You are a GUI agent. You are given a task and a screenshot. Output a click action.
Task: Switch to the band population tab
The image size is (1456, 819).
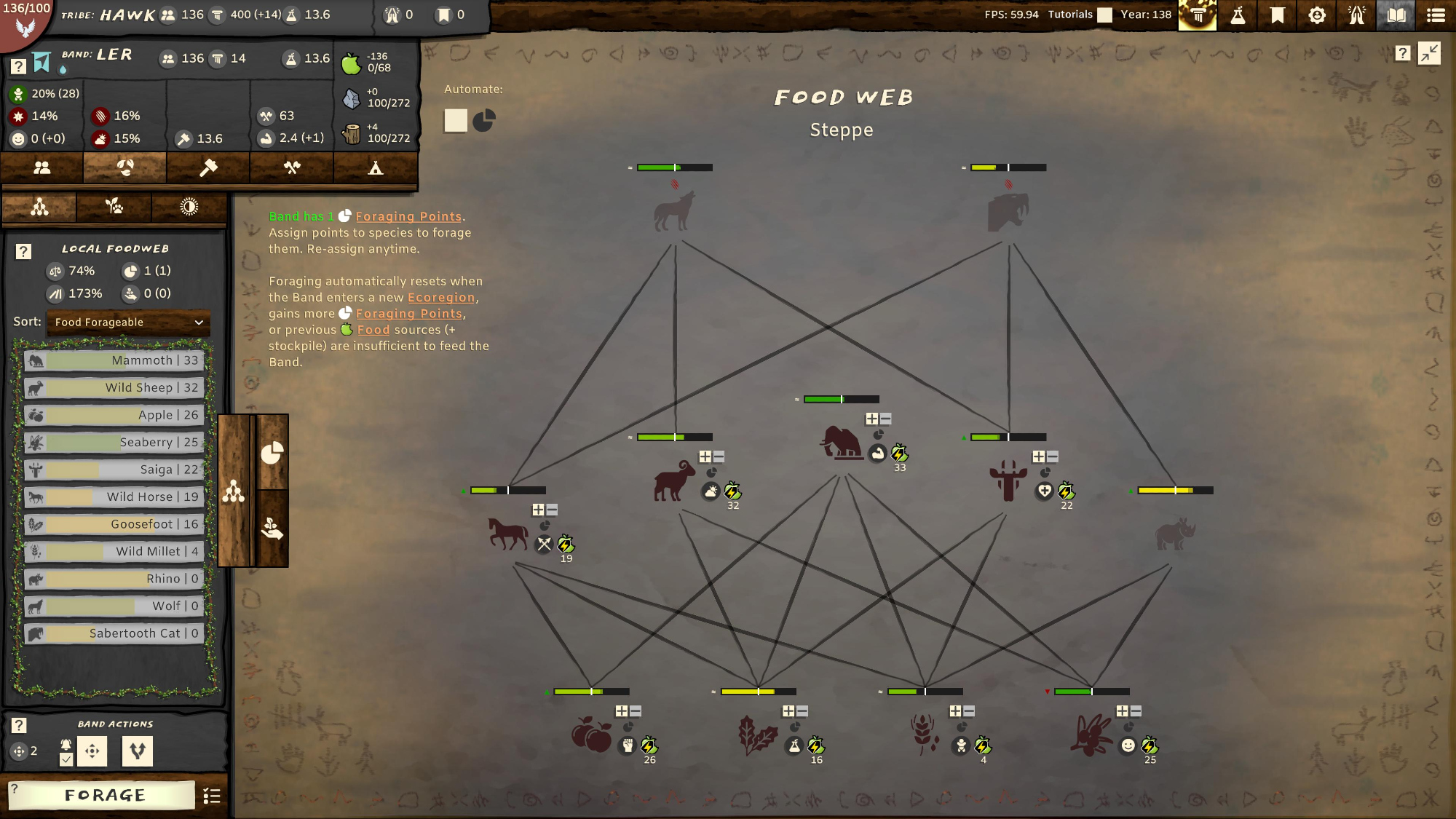(x=42, y=168)
